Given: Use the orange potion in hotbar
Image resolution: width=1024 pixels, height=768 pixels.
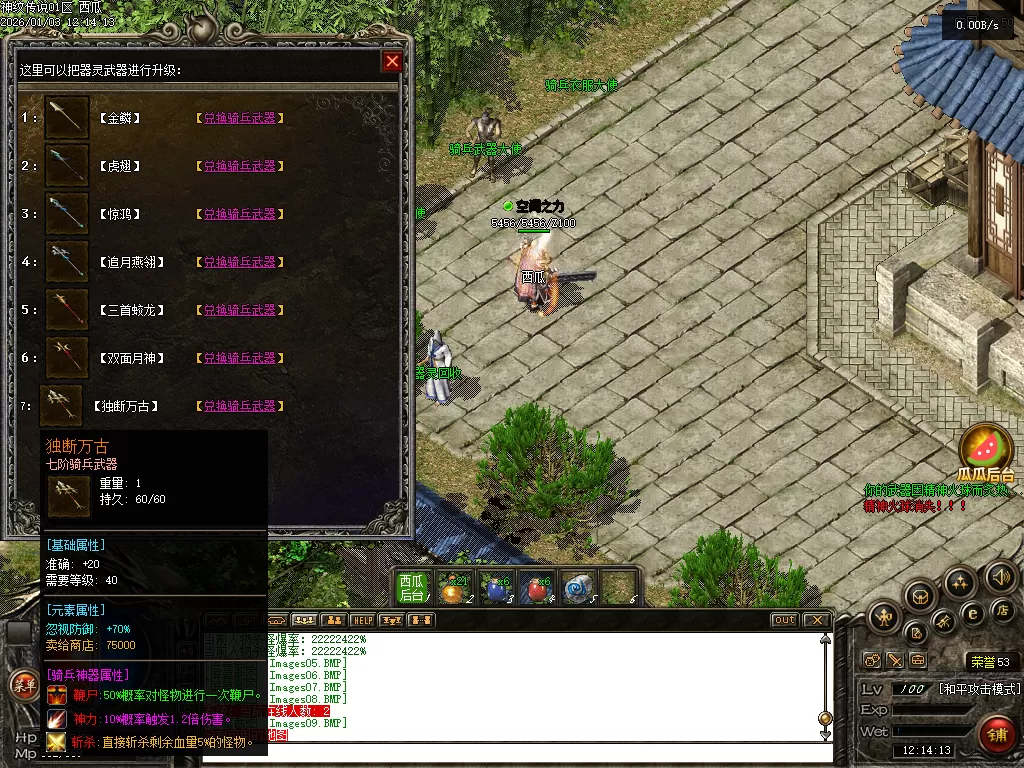Looking at the screenshot, I should 453,589.
